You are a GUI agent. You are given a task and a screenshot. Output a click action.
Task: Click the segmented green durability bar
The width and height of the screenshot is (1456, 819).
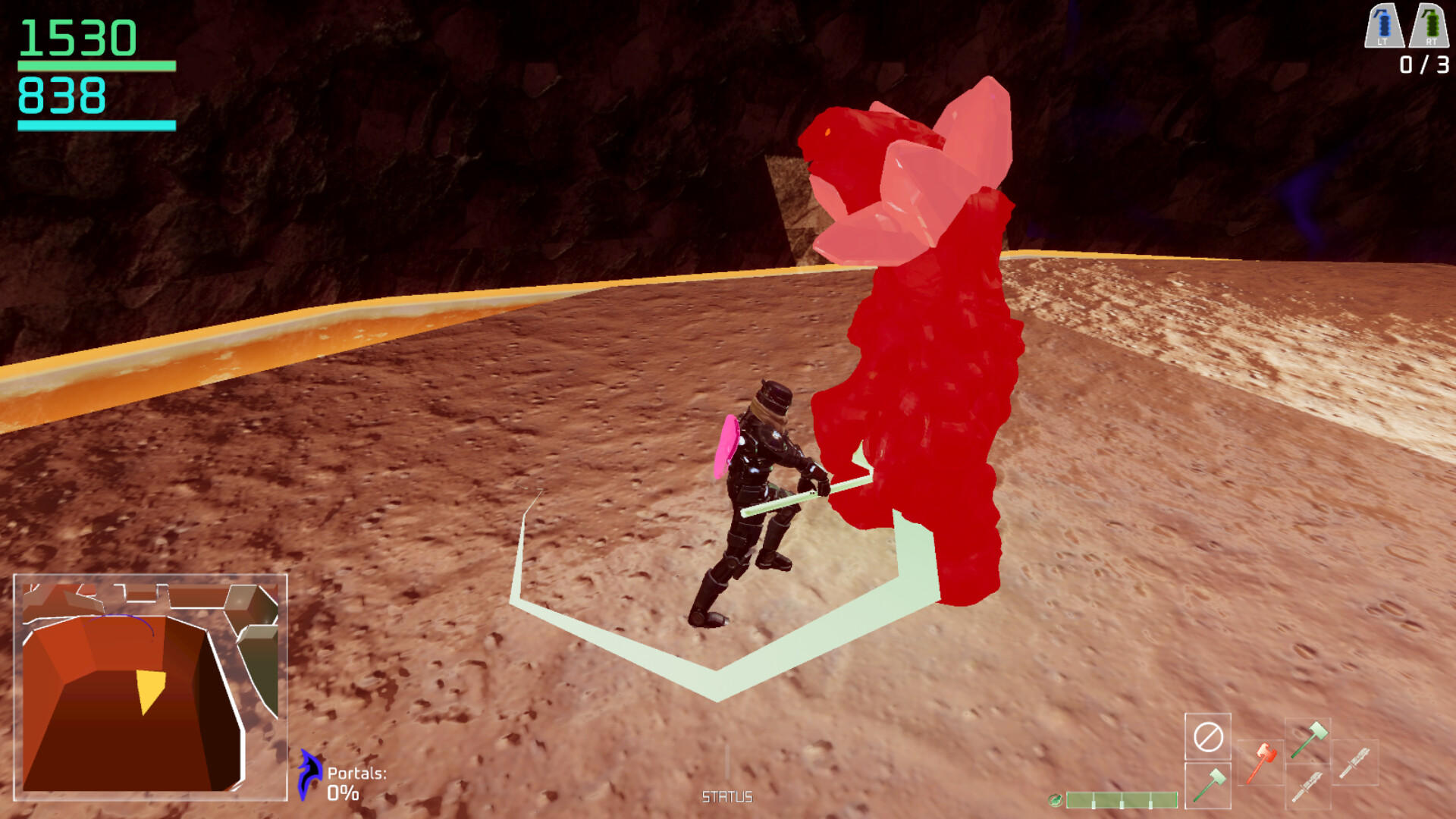click(x=1122, y=800)
